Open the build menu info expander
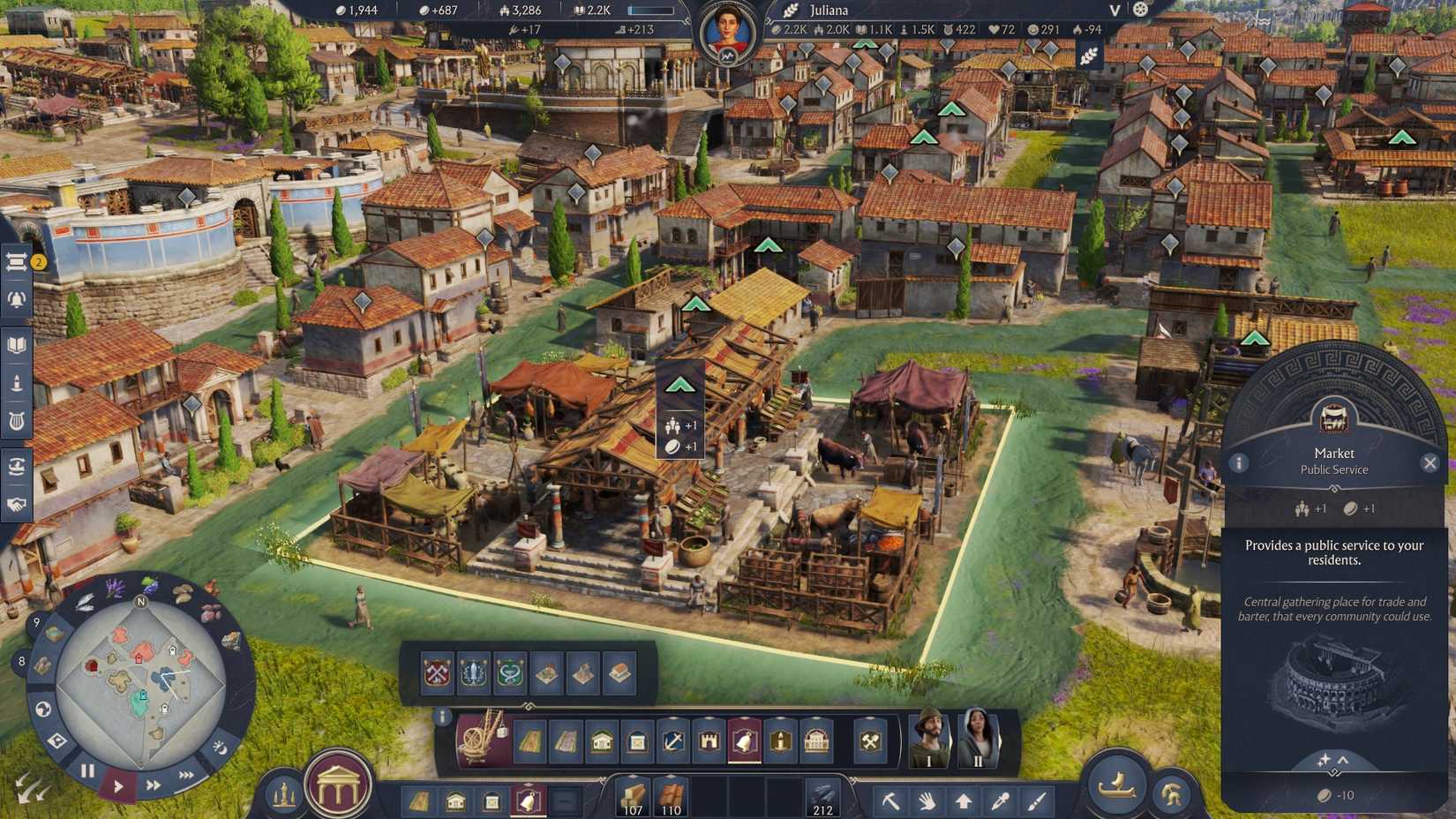The image size is (1456, 819). point(440,718)
